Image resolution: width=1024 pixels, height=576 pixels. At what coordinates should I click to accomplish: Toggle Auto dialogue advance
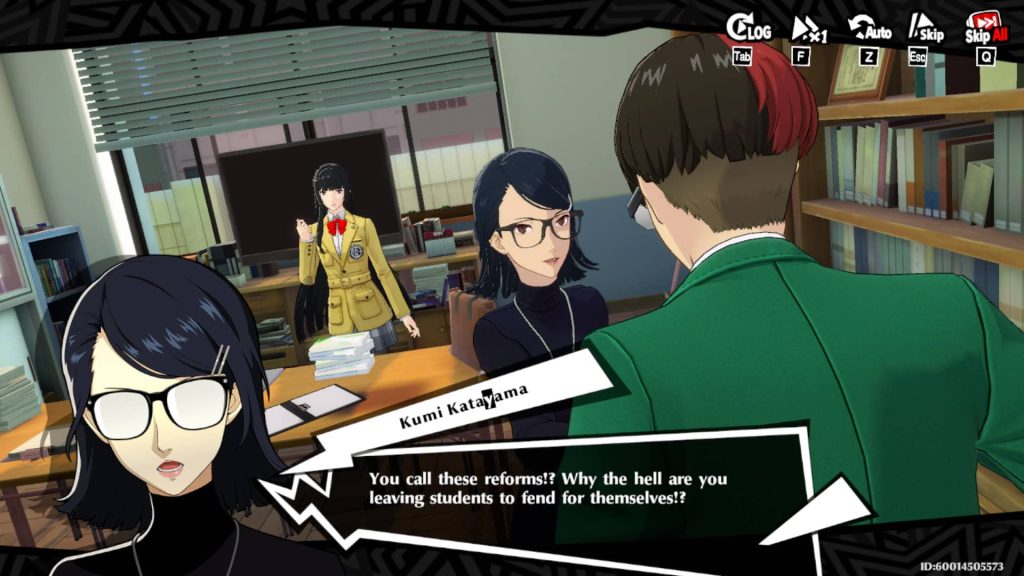coord(869,29)
